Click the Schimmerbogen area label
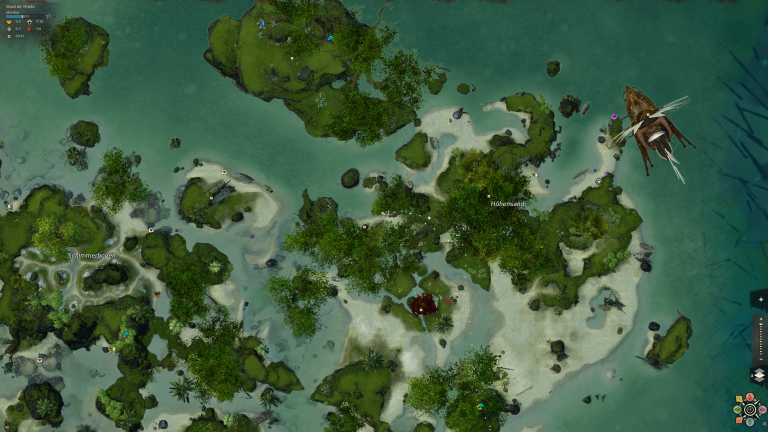 [91, 256]
